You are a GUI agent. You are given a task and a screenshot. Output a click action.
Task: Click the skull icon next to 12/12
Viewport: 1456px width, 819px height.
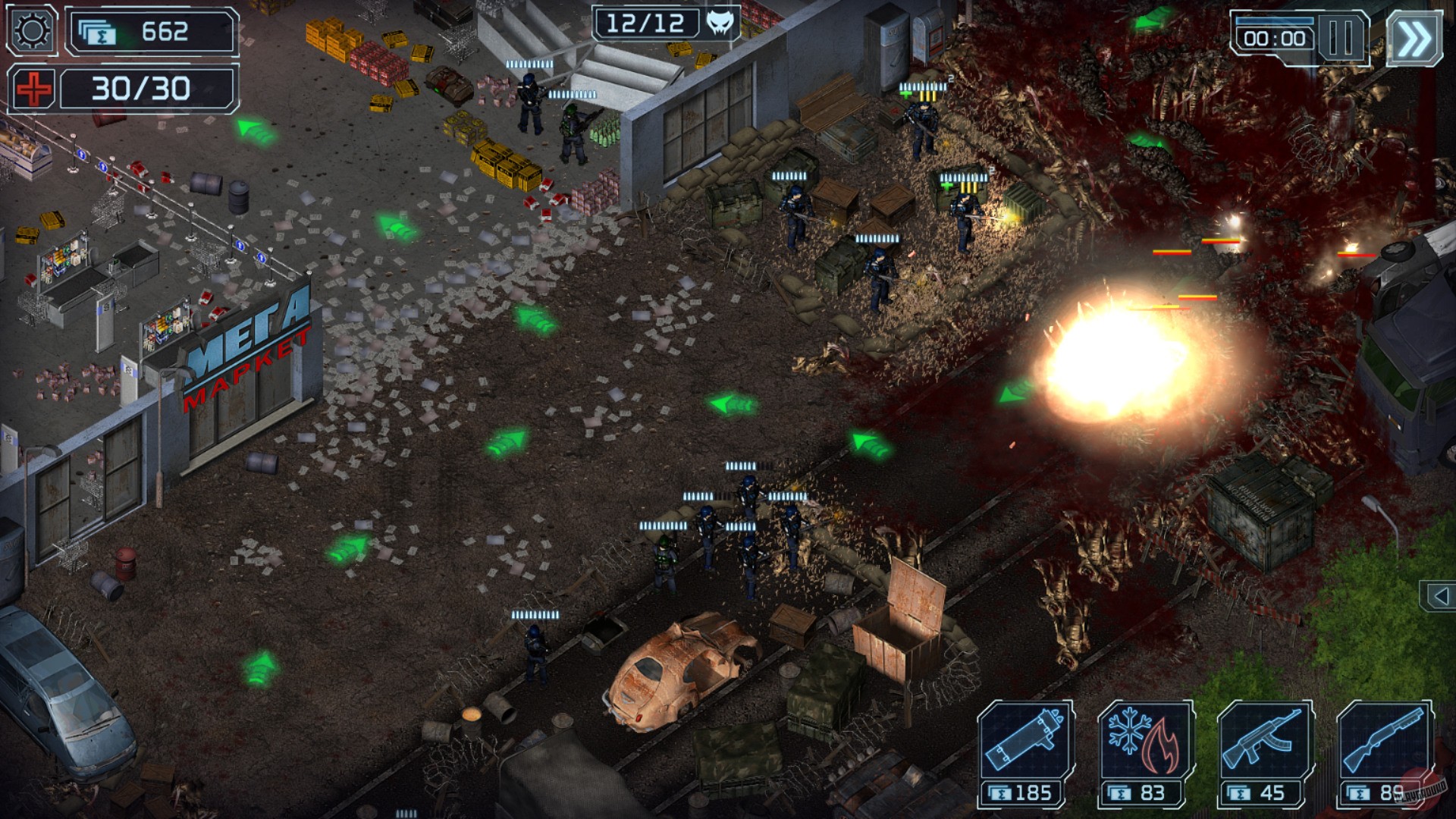722,24
